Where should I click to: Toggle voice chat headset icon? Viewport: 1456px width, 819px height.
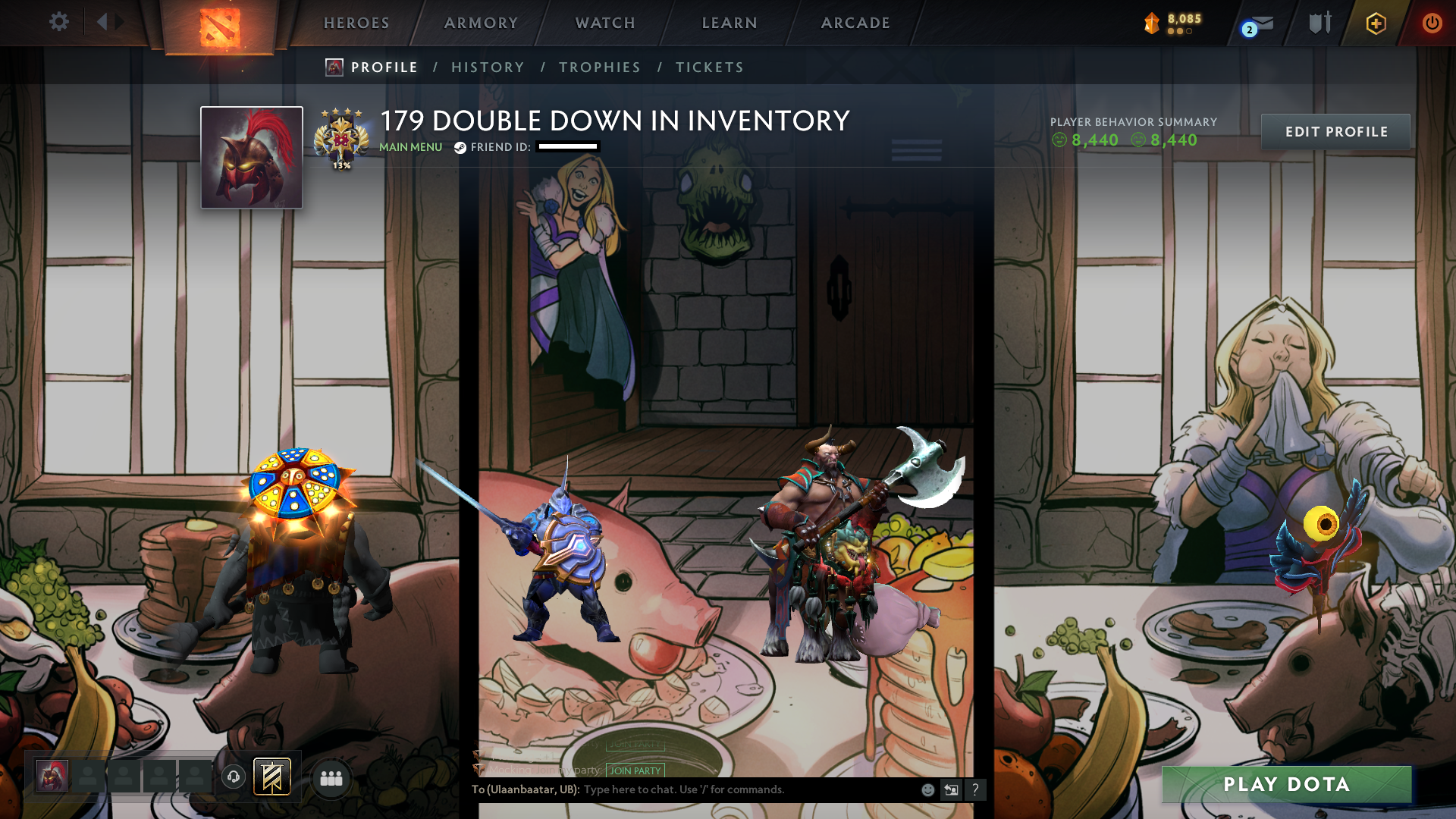tap(233, 777)
